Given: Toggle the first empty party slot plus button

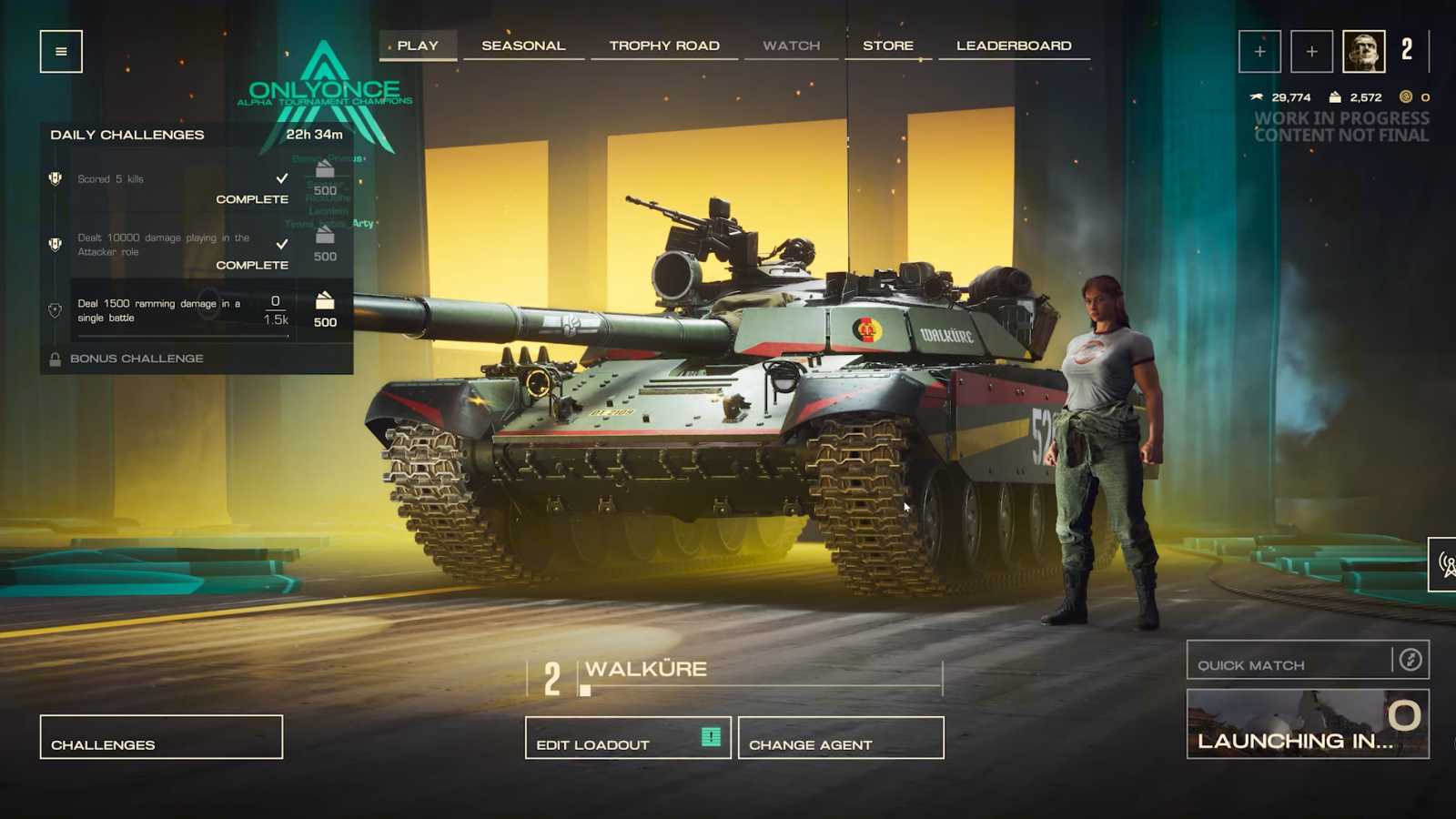Looking at the screenshot, I should [x=1259, y=51].
